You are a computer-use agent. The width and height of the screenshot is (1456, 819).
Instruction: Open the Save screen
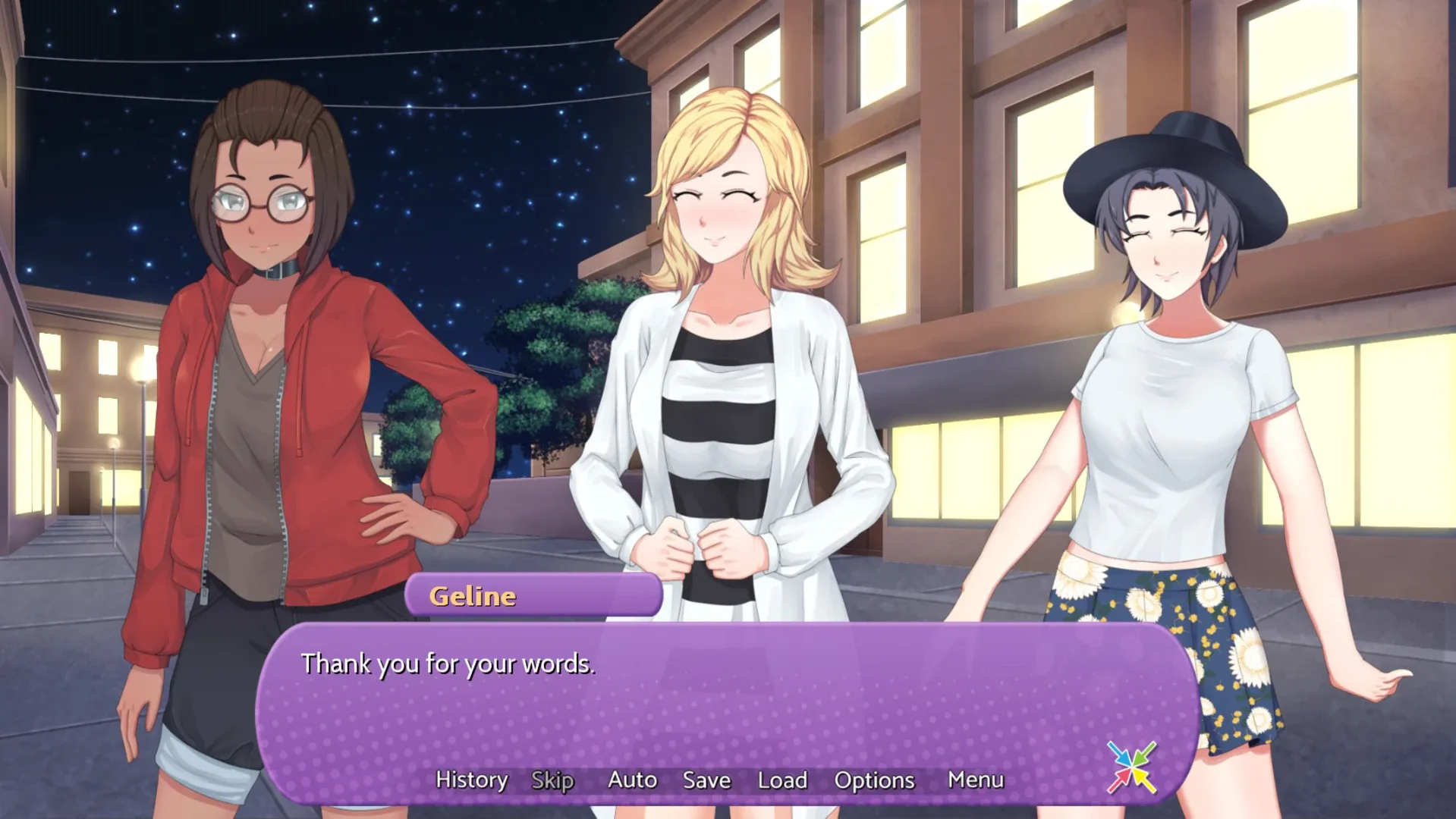pyautogui.click(x=706, y=780)
